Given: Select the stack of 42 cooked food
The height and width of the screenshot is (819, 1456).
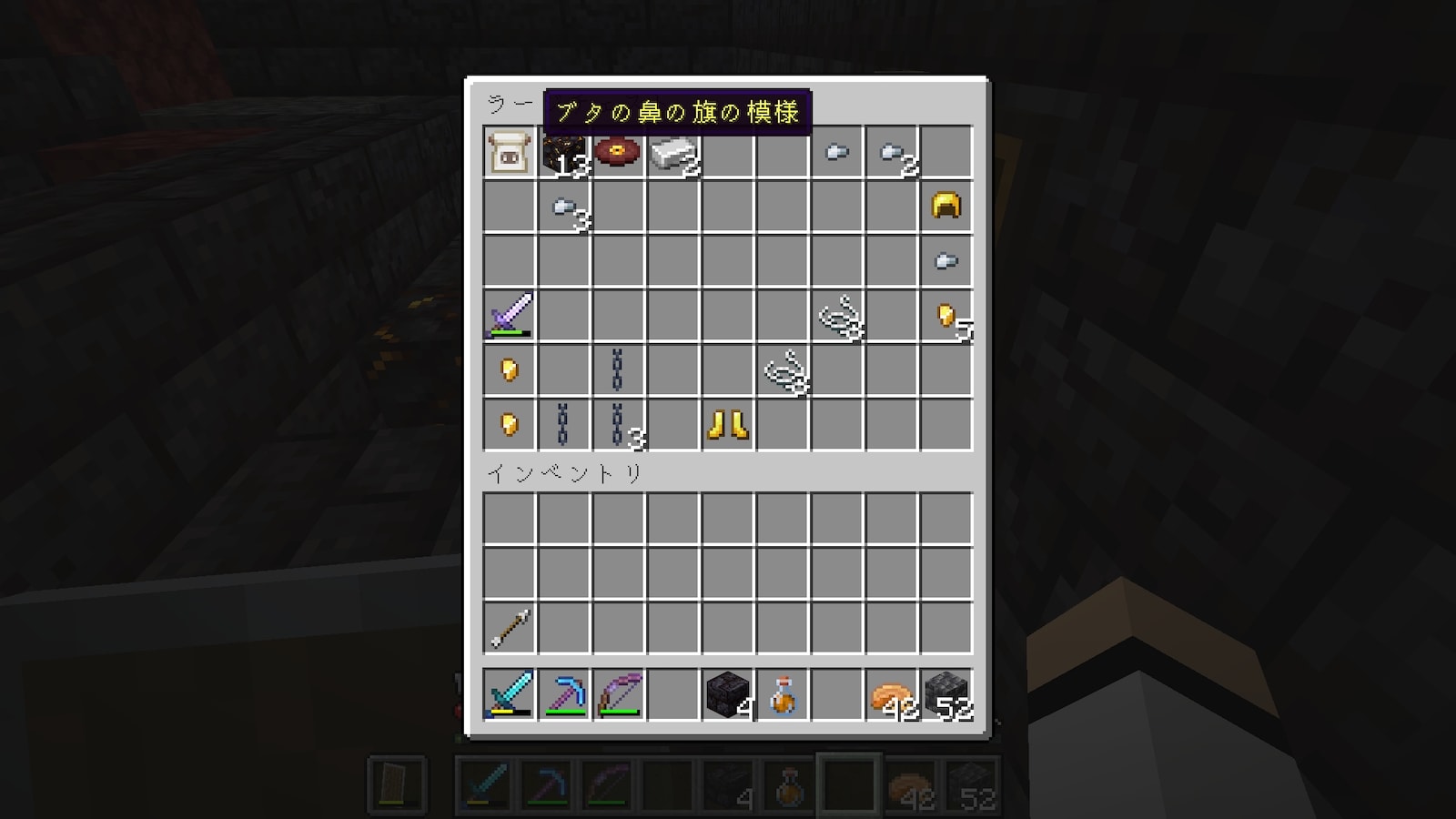Looking at the screenshot, I should pos(892,694).
